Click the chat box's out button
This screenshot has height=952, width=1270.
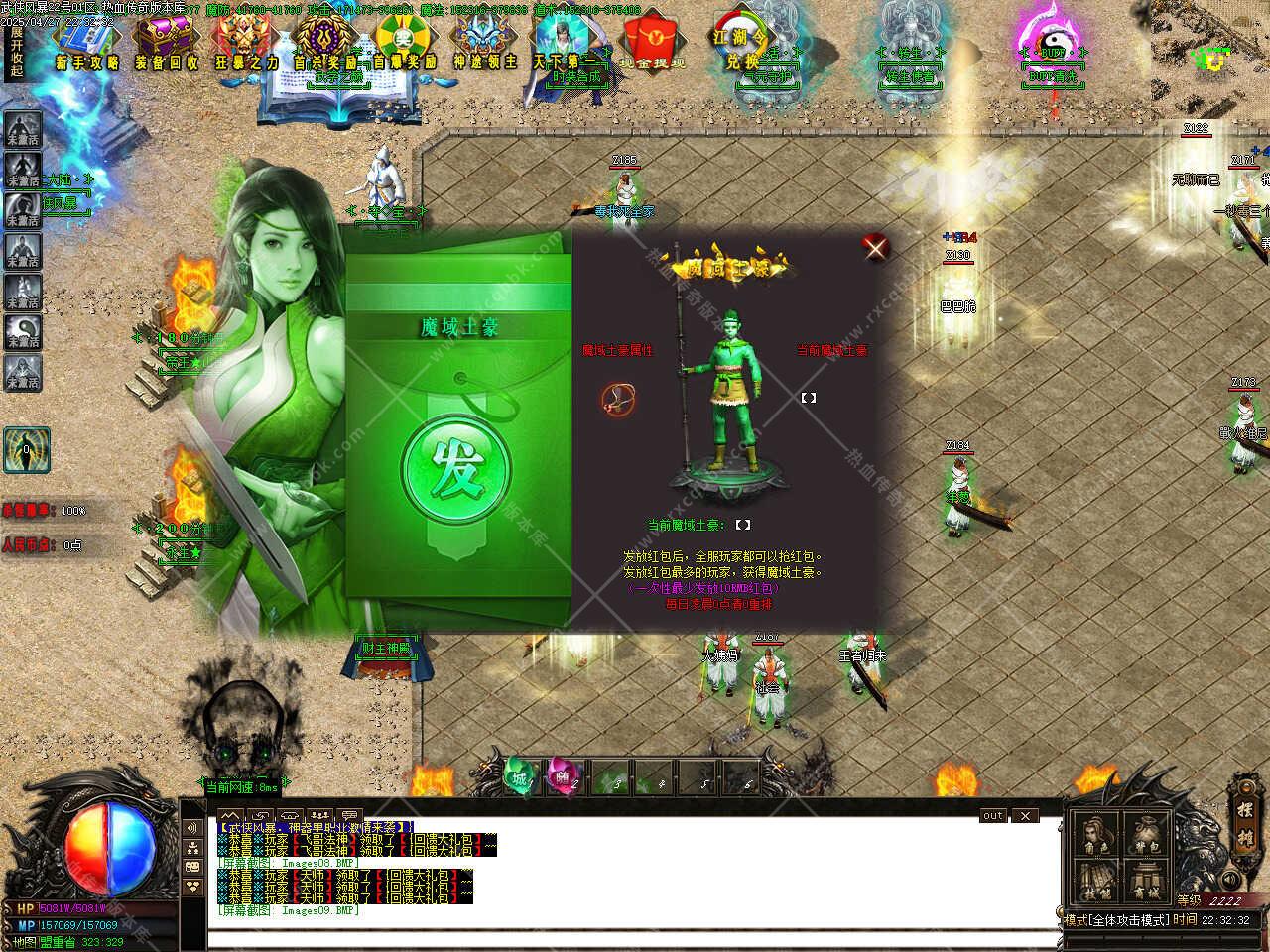993,815
